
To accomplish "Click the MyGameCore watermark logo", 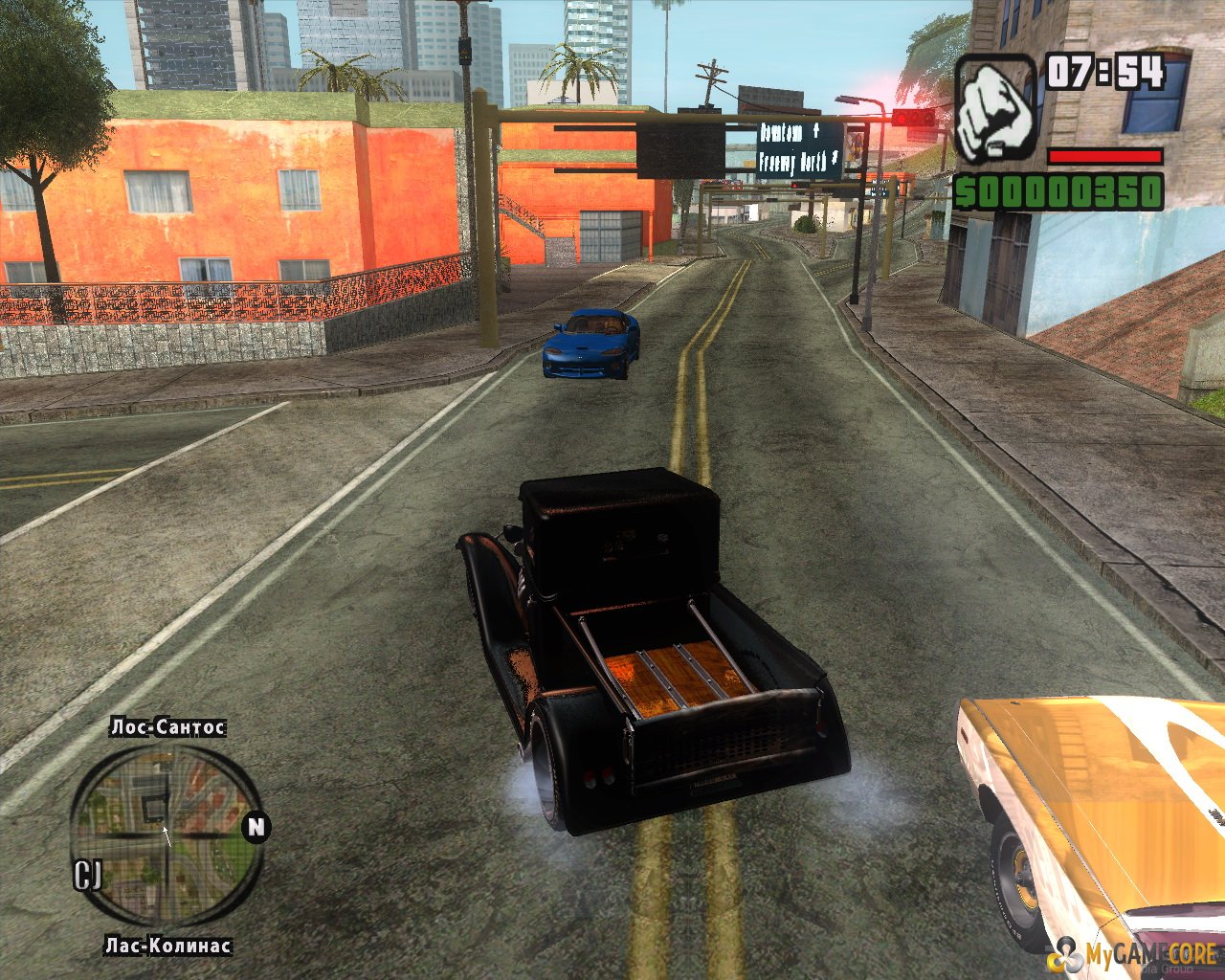I will click(1135, 954).
